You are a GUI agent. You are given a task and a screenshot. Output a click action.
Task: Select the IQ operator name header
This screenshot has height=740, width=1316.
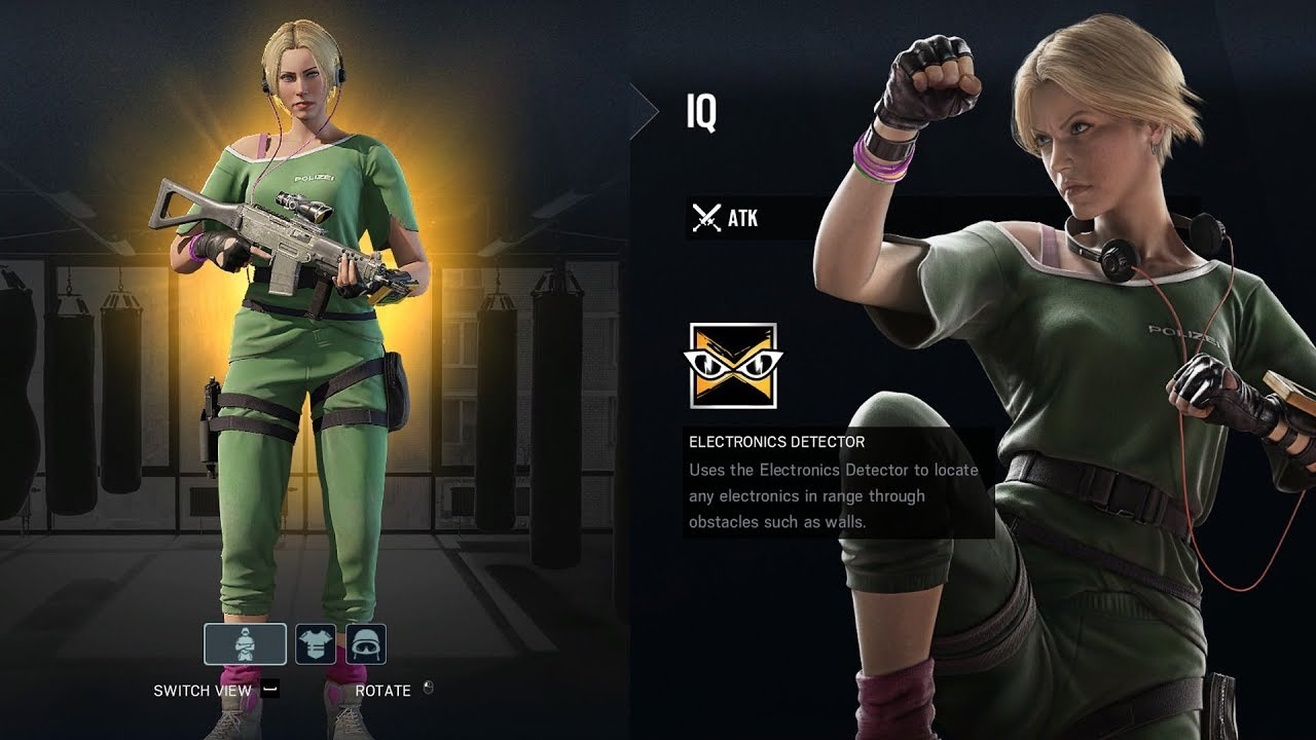coord(700,113)
